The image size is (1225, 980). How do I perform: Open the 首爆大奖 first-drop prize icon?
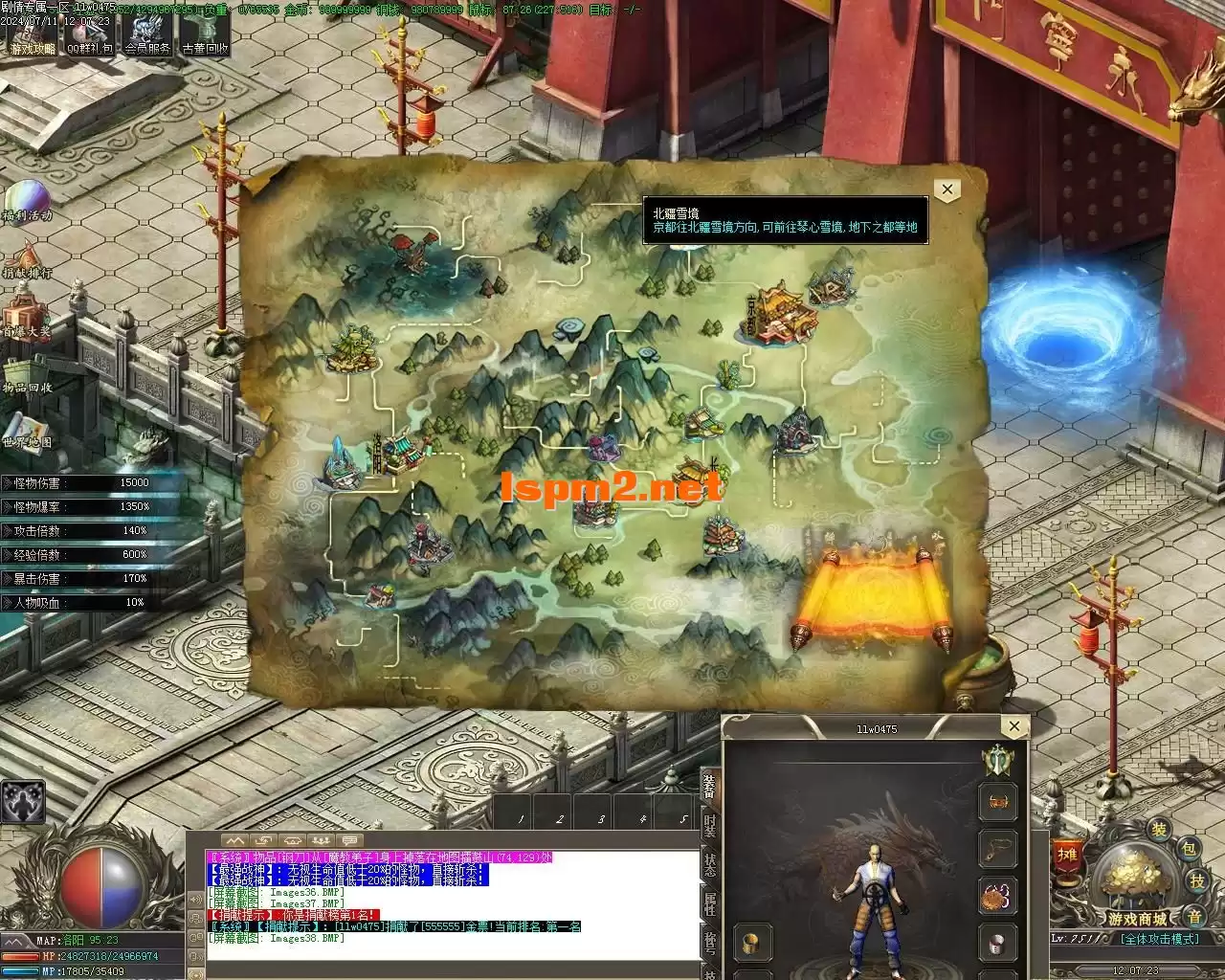26,317
